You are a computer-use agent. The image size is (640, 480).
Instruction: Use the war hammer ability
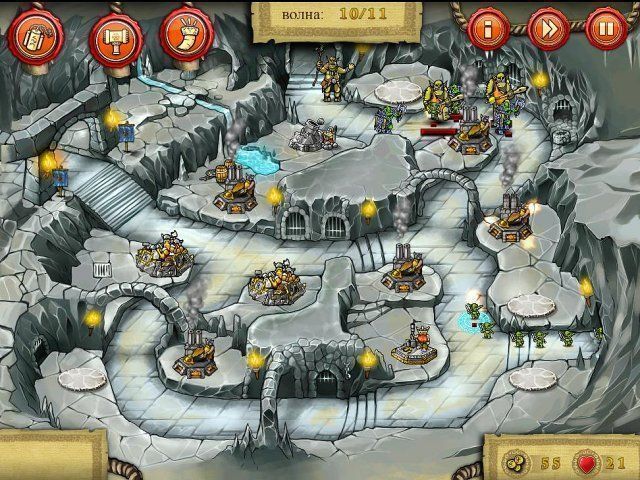(110, 35)
